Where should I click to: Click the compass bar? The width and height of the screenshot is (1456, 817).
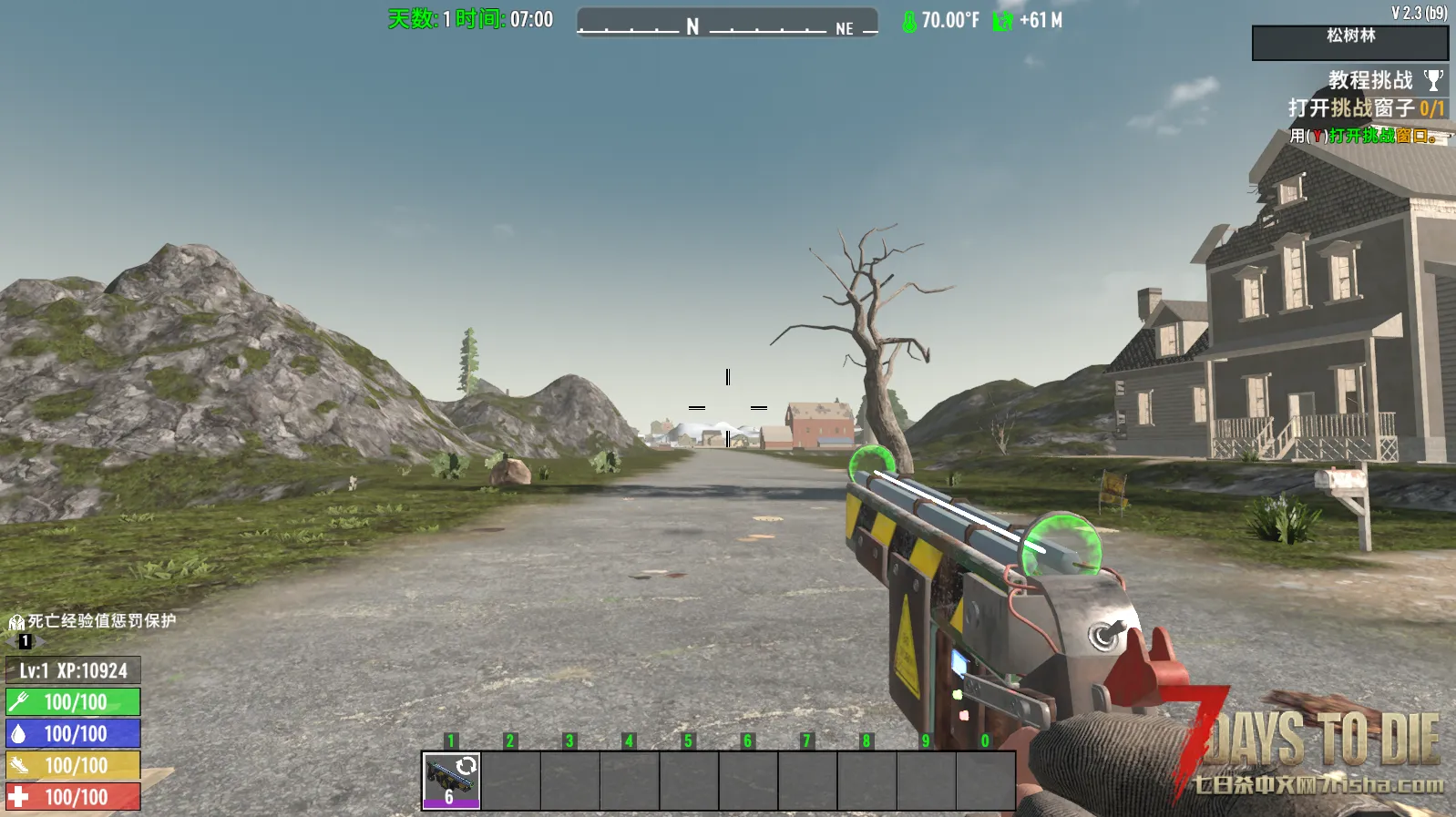pos(727,23)
